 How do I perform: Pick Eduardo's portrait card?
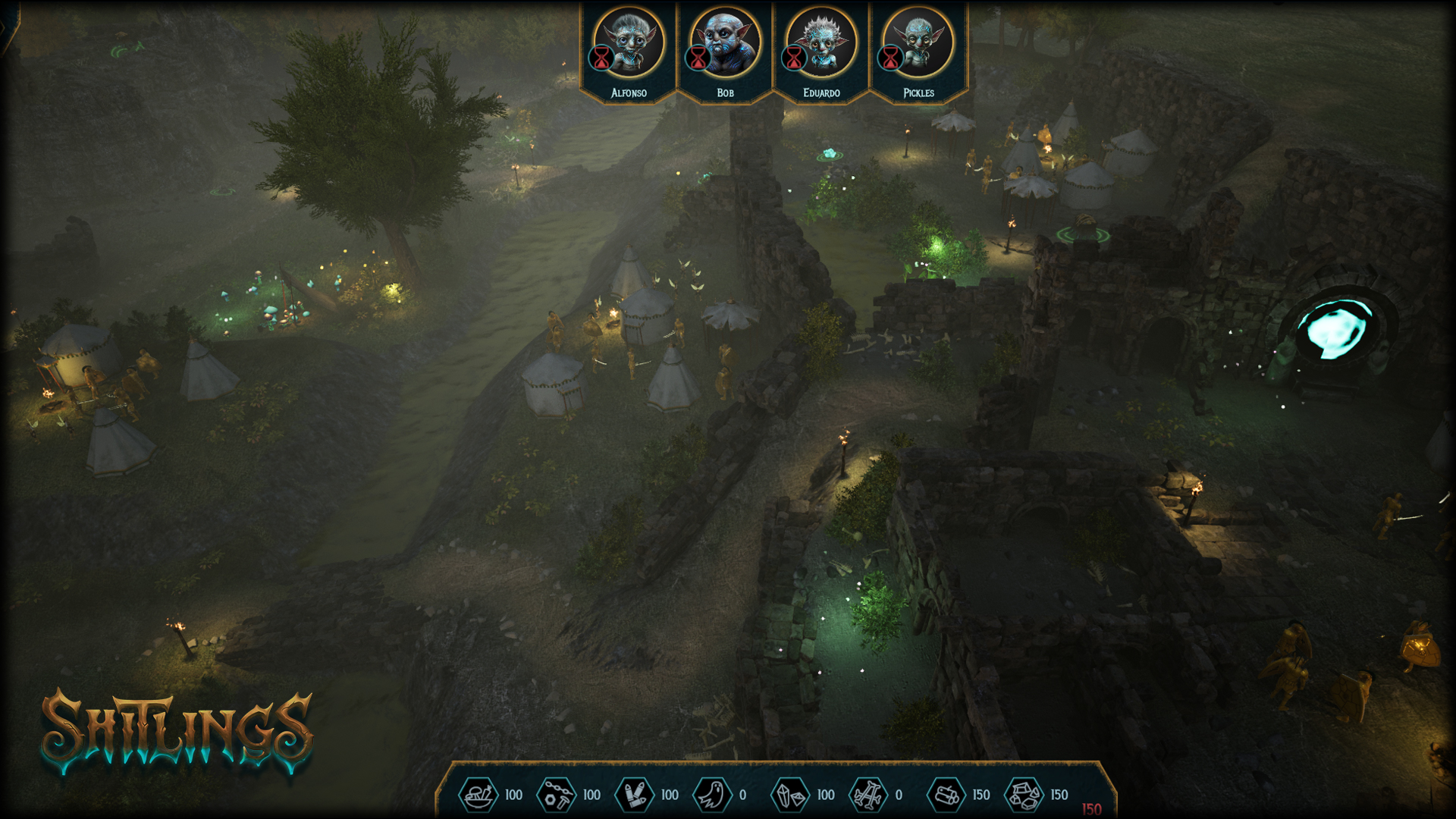pyautogui.click(x=821, y=43)
